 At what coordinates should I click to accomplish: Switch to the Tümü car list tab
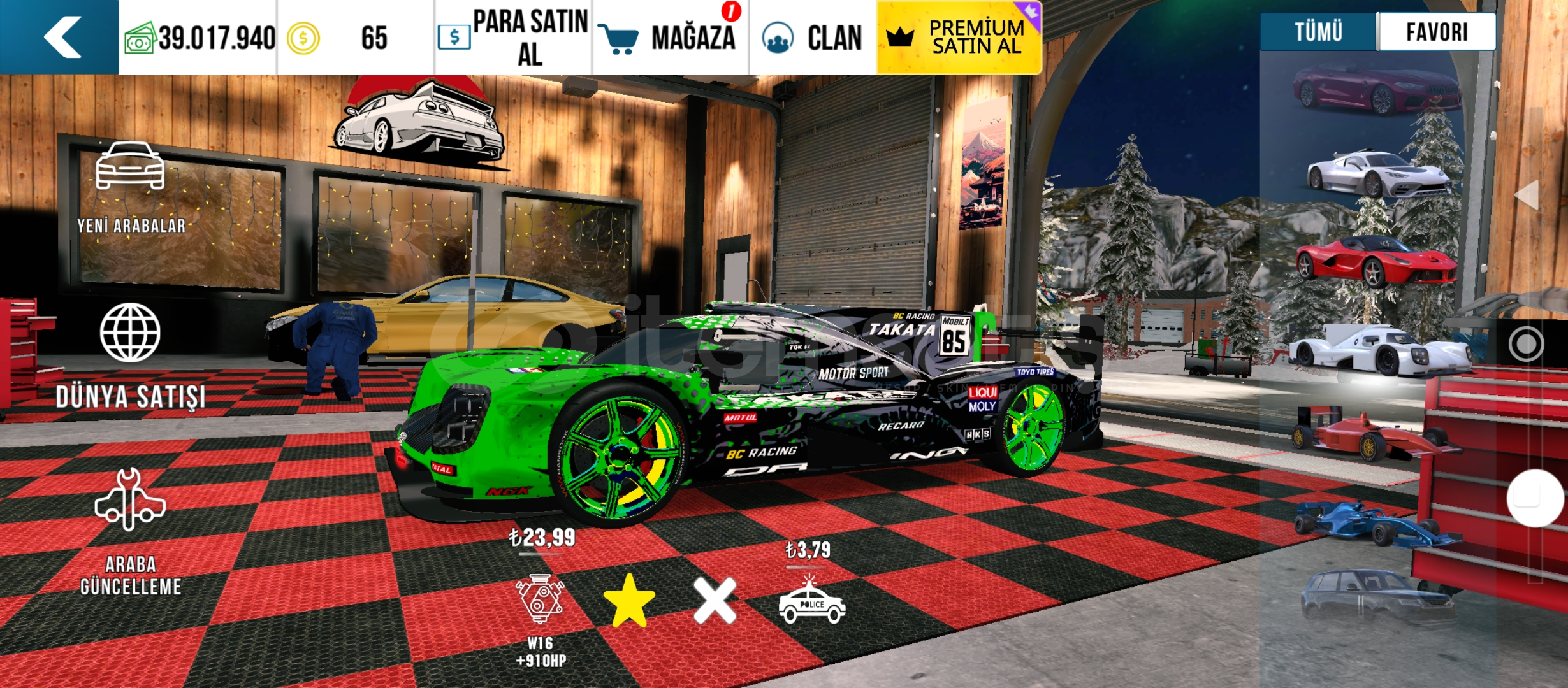point(1318,32)
